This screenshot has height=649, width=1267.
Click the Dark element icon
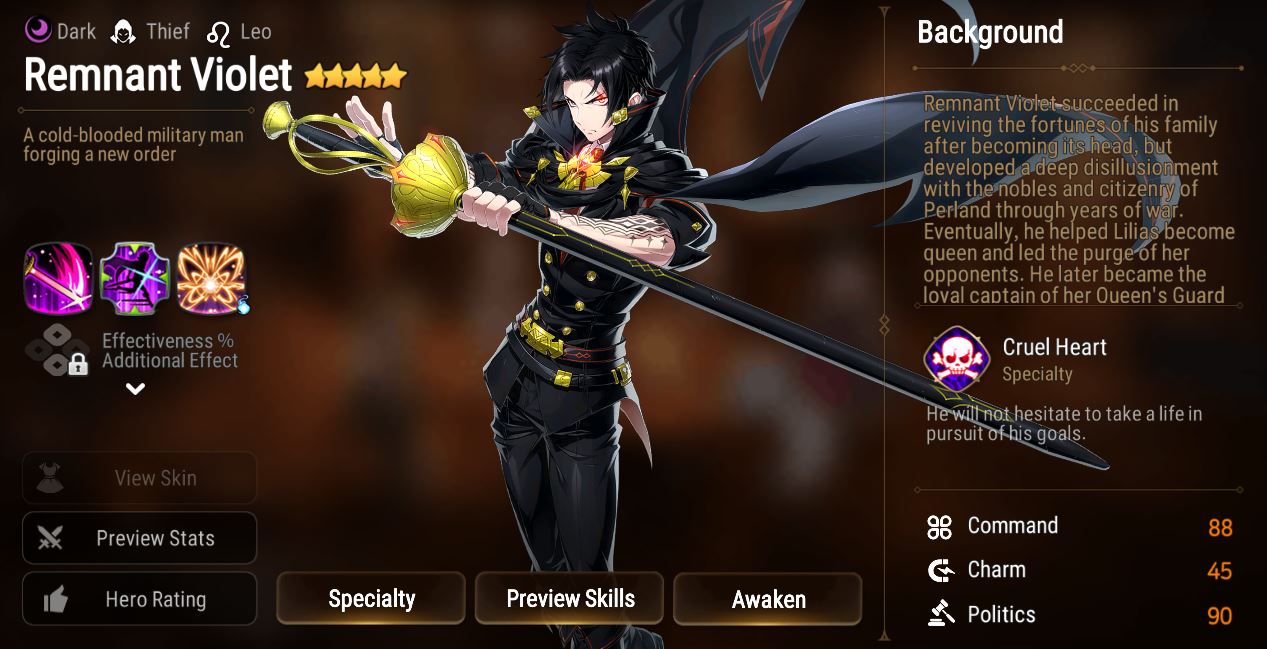(x=38, y=31)
